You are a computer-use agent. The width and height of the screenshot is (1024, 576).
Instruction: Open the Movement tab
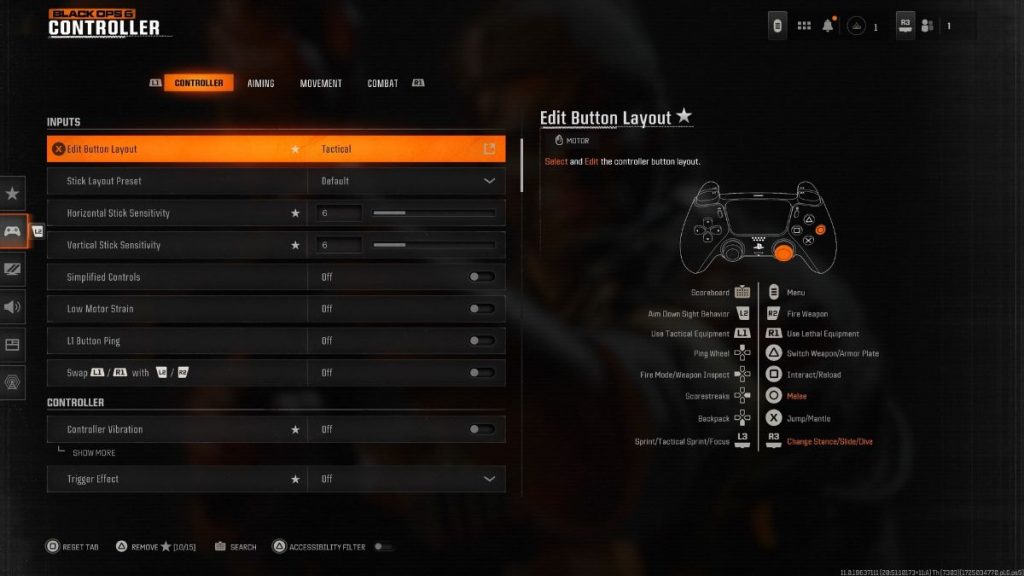coord(321,83)
